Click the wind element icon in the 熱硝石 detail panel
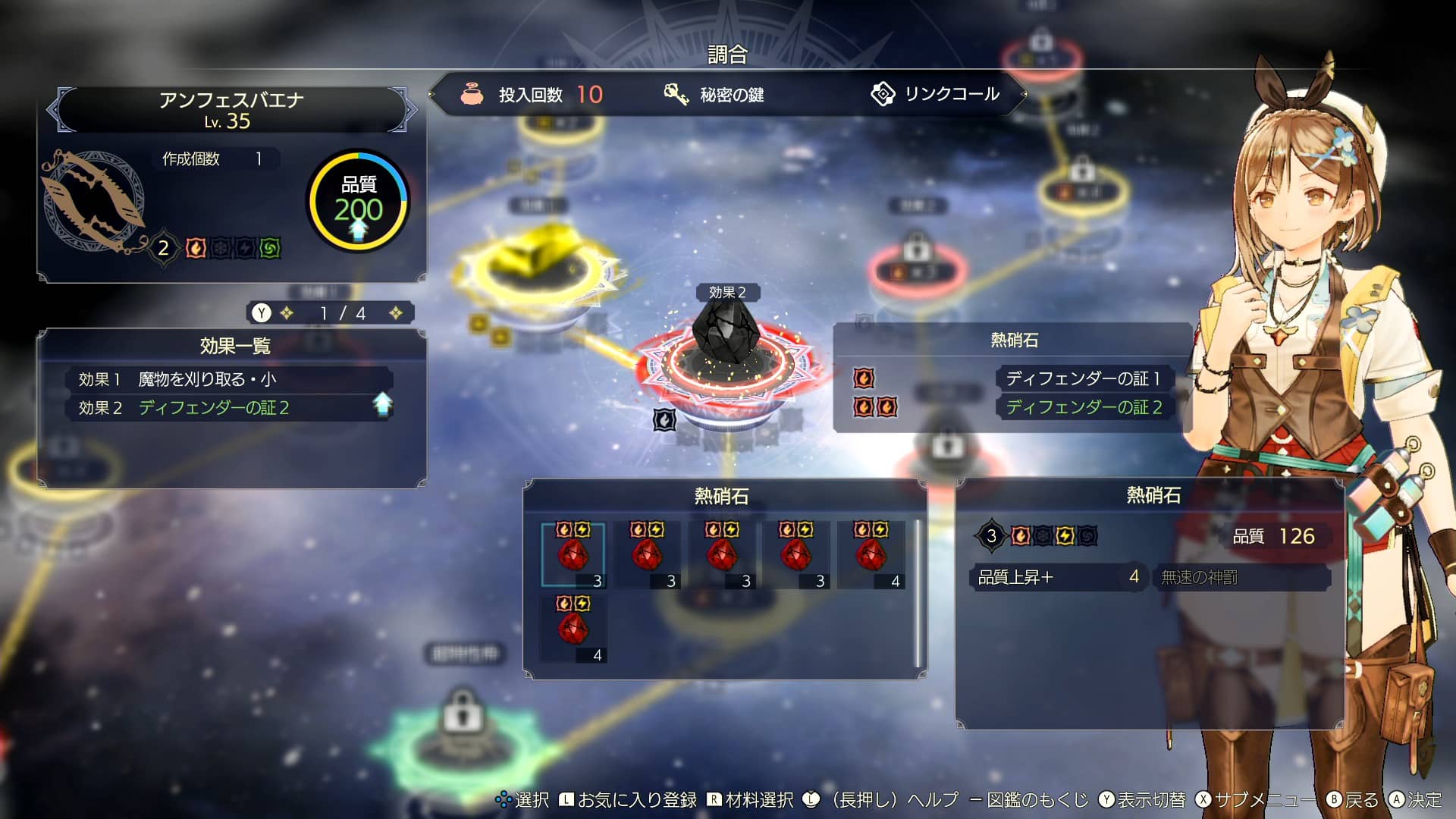 click(1087, 535)
